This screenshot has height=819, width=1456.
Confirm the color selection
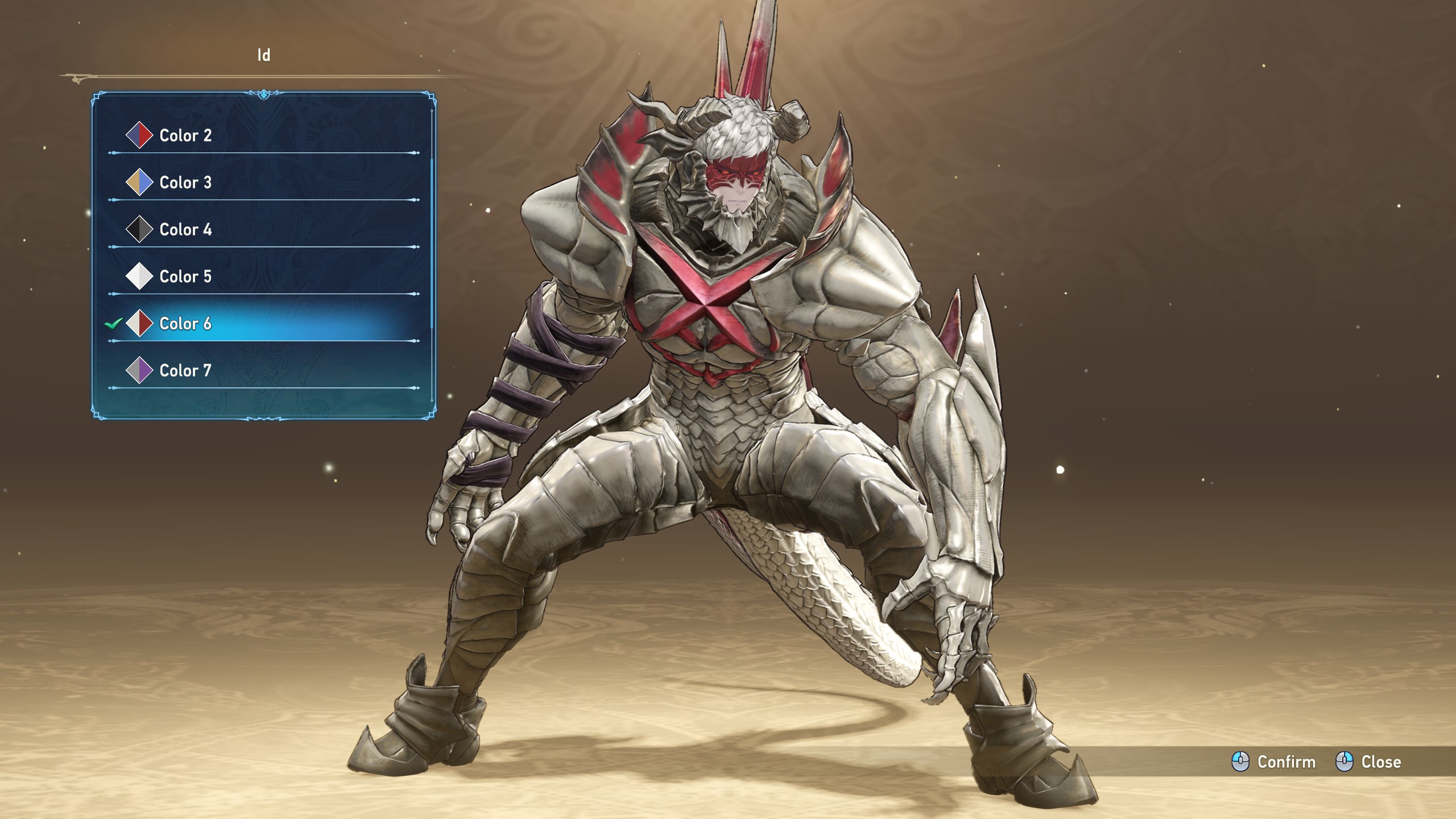pyautogui.click(x=1274, y=762)
